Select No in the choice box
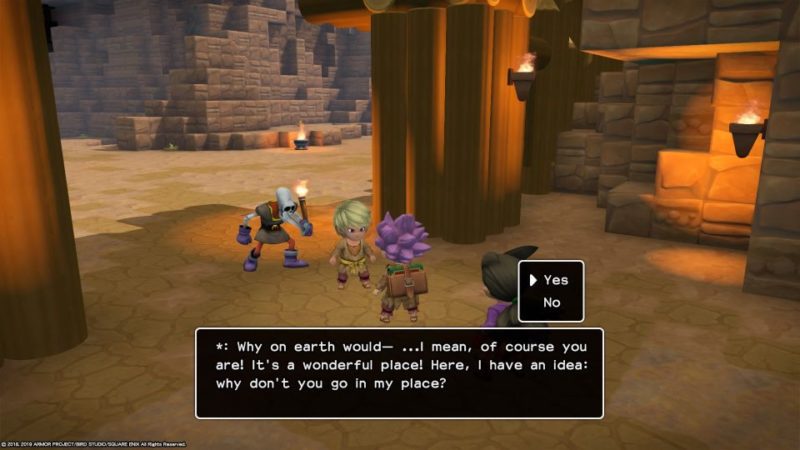 552,303
